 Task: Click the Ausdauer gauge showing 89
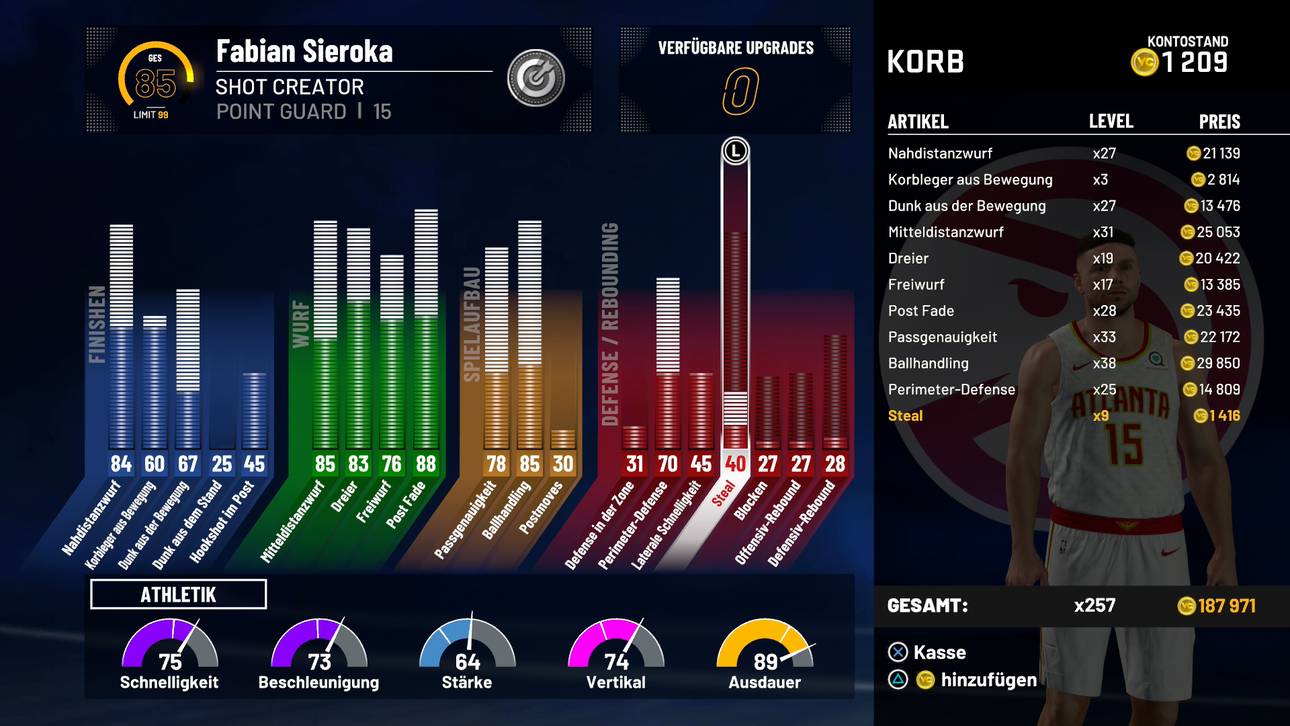point(764,650)
